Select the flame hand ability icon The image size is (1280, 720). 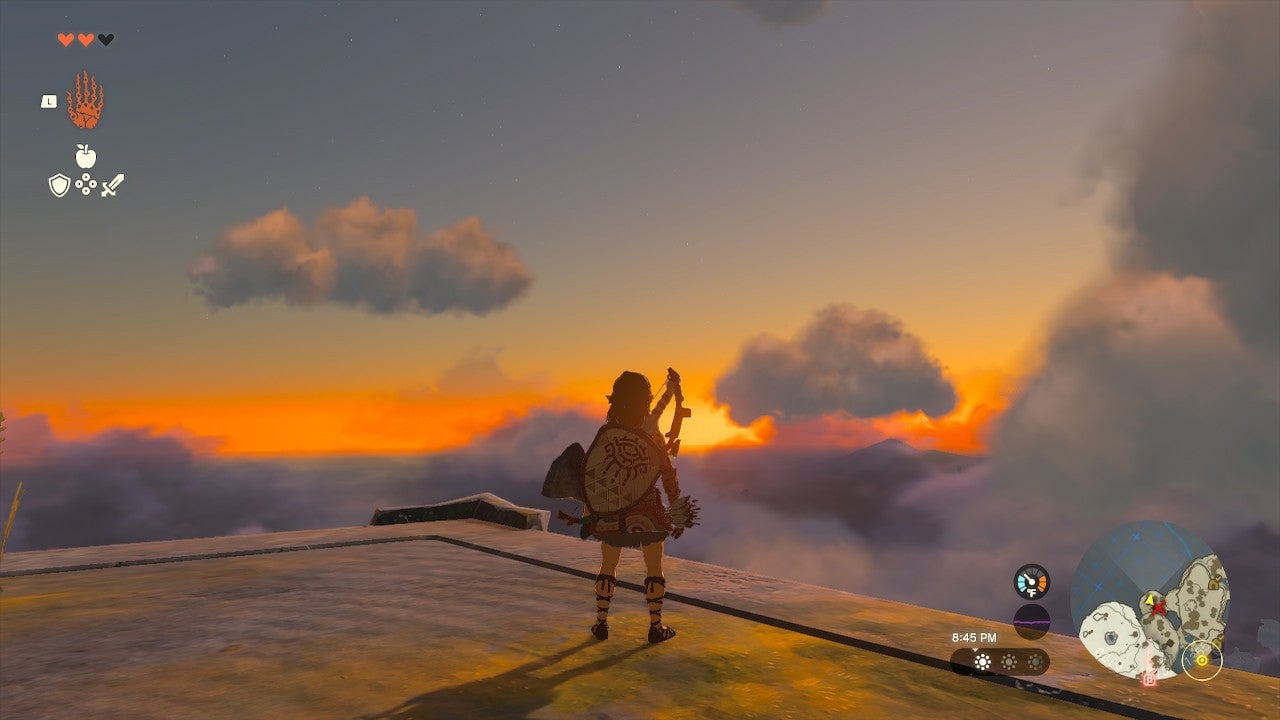pyautogui.click(x=85, y=100)
